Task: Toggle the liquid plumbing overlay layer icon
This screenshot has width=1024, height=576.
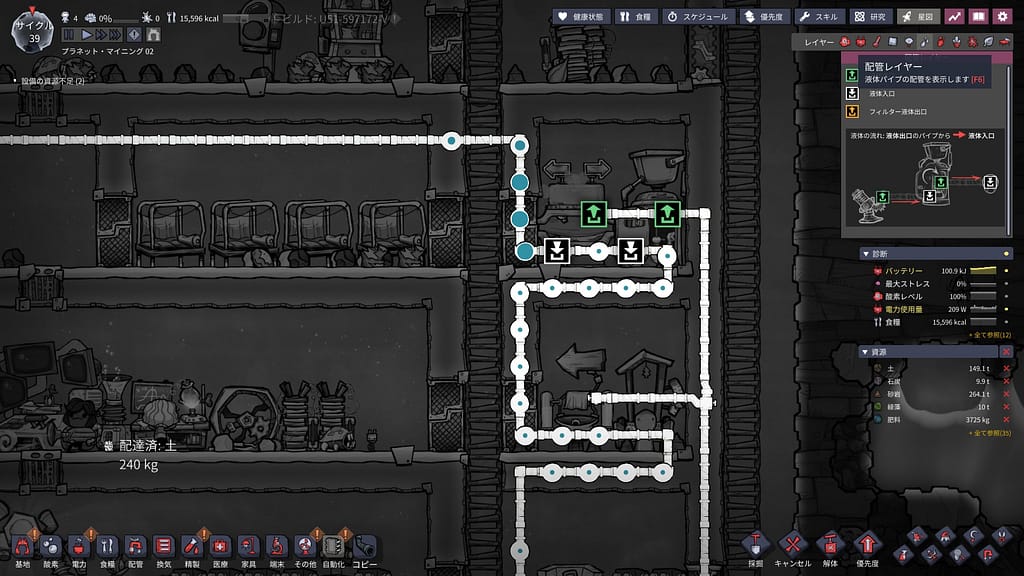Action: click(x=925, y=42)
